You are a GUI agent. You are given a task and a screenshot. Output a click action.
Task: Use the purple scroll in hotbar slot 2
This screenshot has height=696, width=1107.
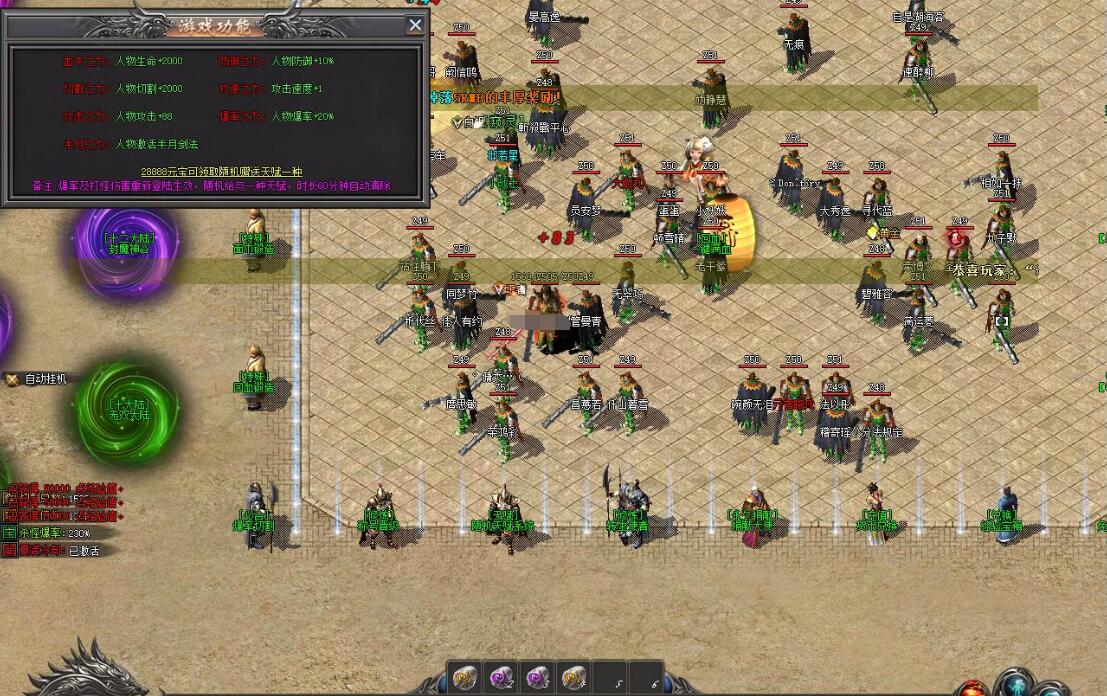coord(500,677)
